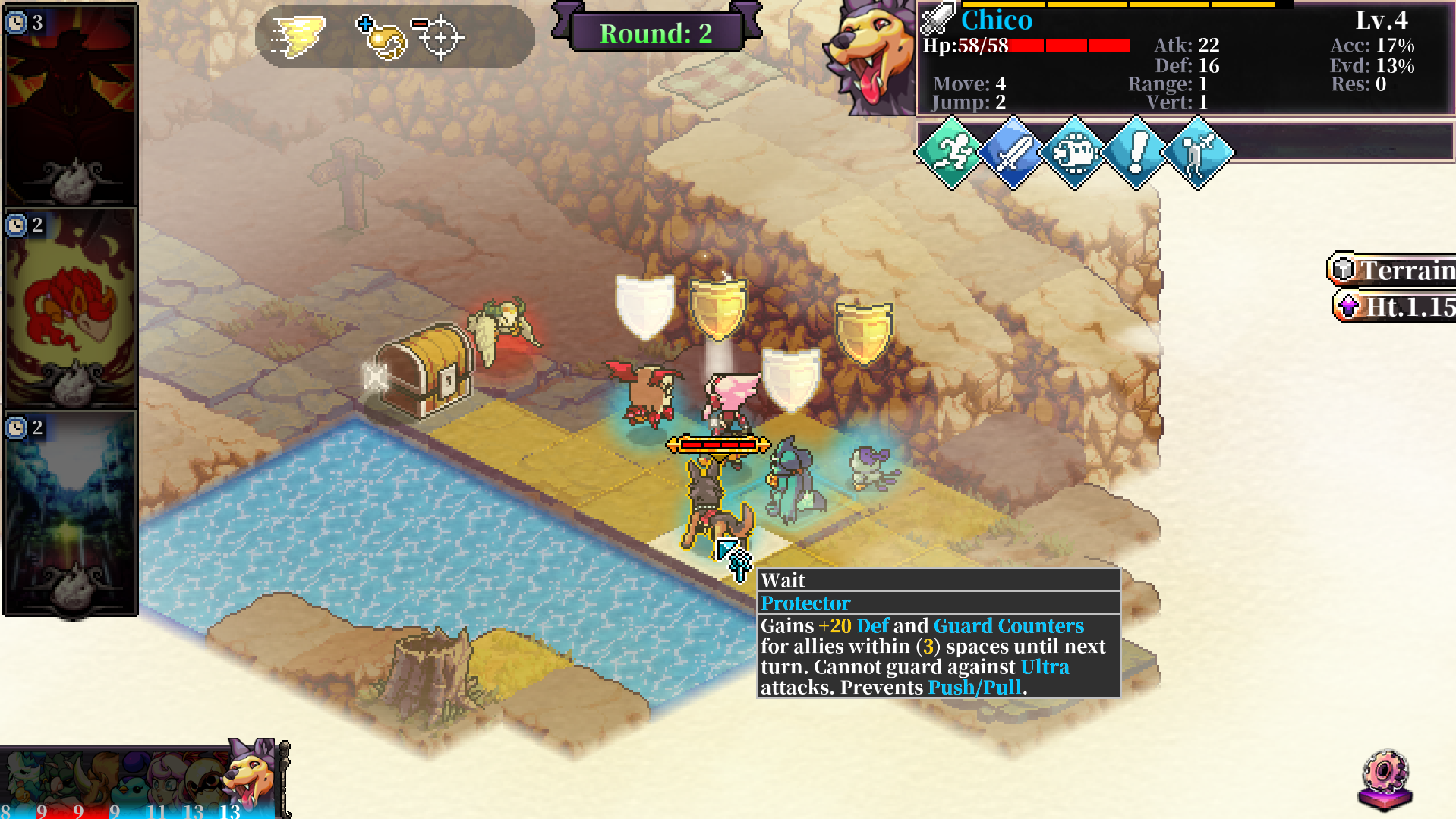Select the gold ring plus icon
This screenshot has height=819, width=1456.
pos(381,36)
